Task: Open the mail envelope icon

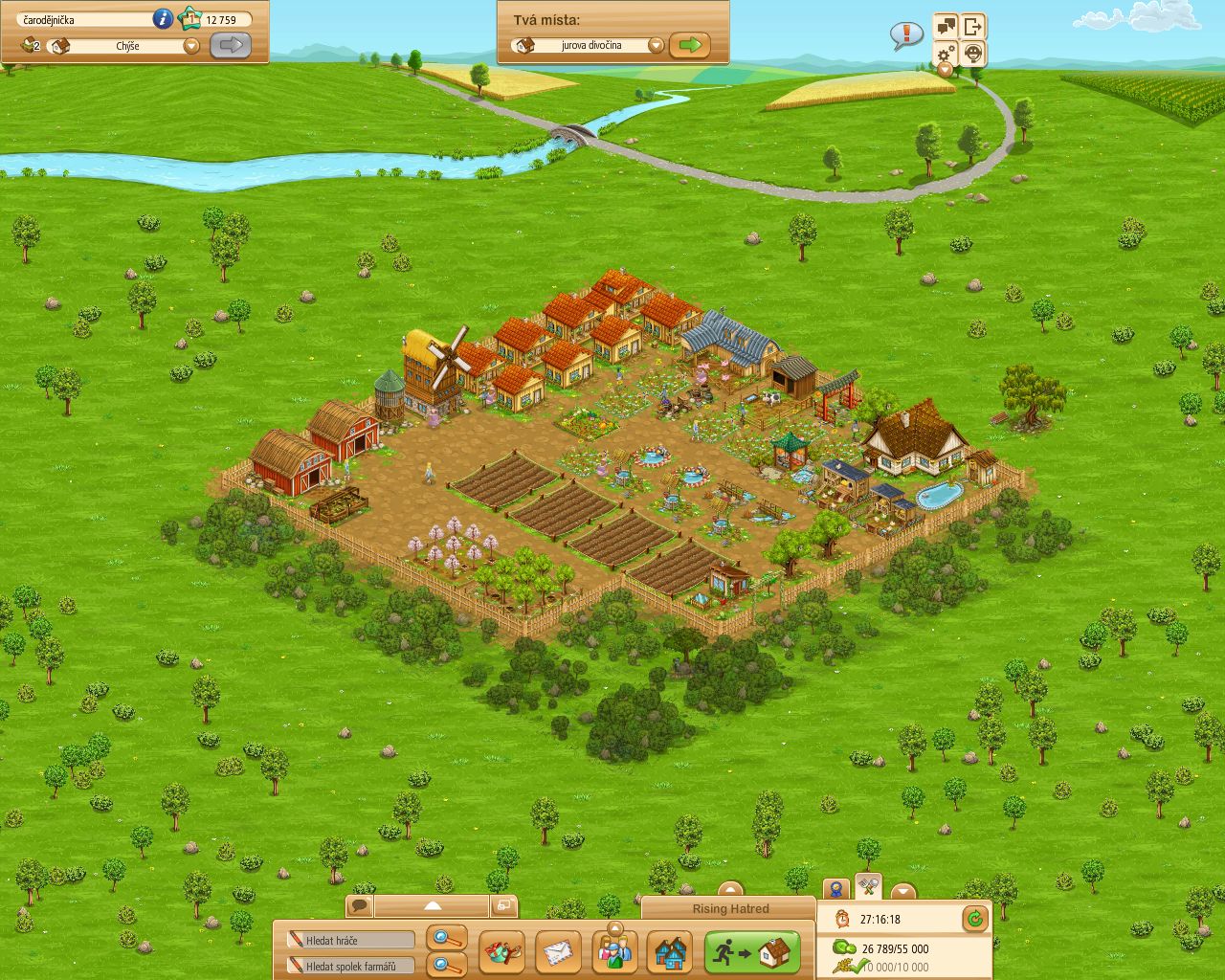Action: [558, 951]
